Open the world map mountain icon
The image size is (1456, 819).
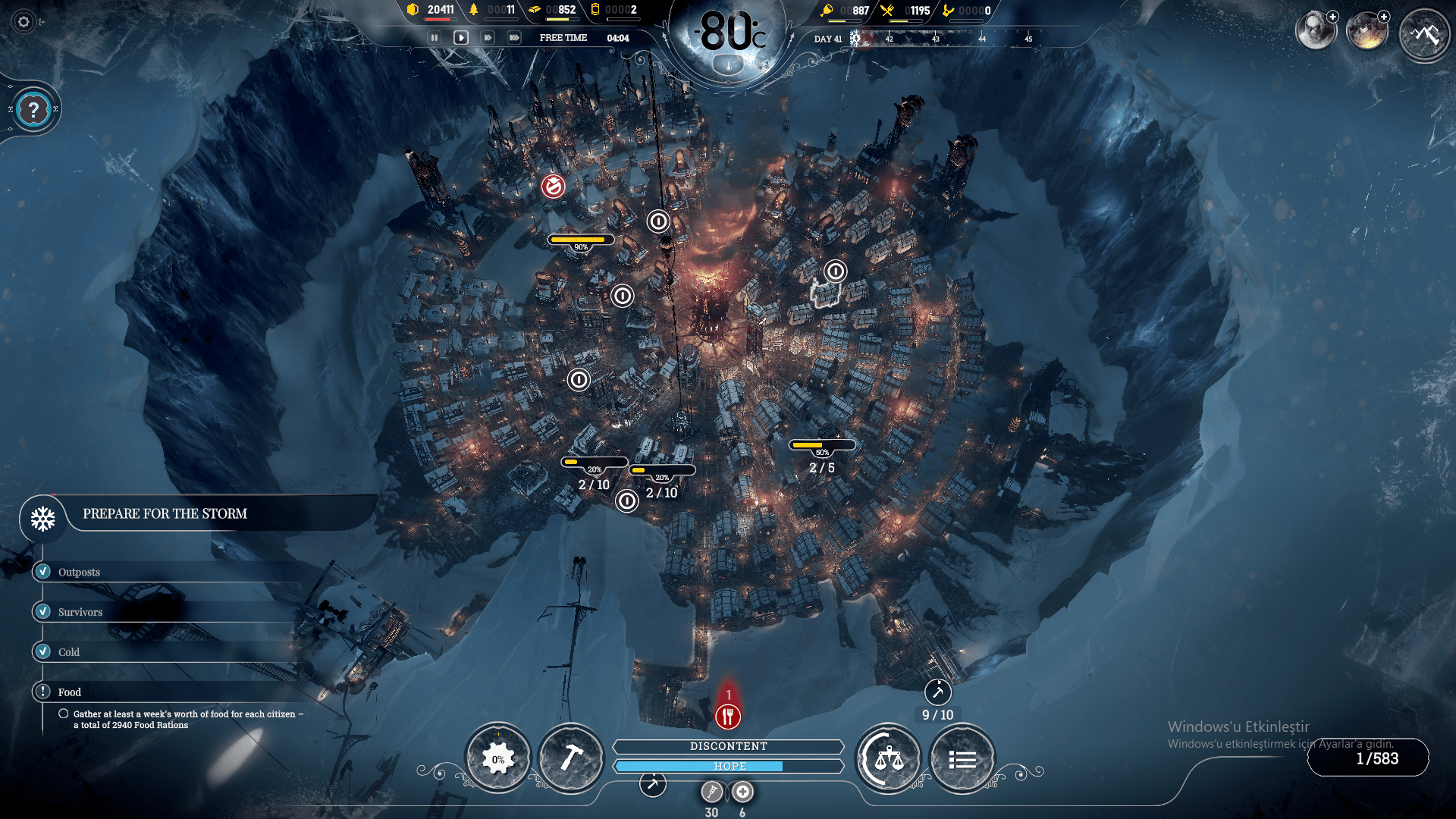coord(1424,34)
